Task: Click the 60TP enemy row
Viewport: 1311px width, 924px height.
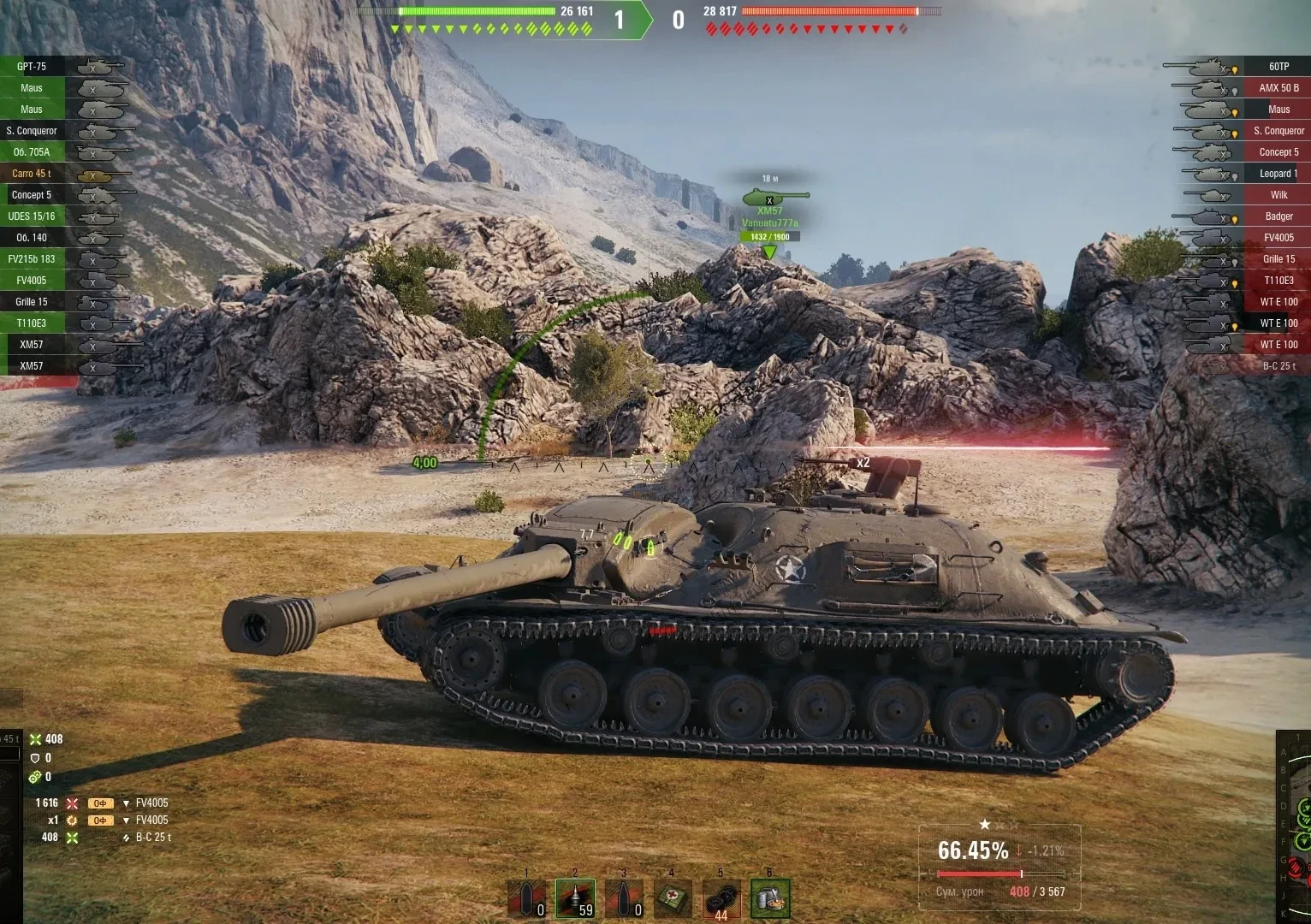Action: click(x=1278, y=67)
